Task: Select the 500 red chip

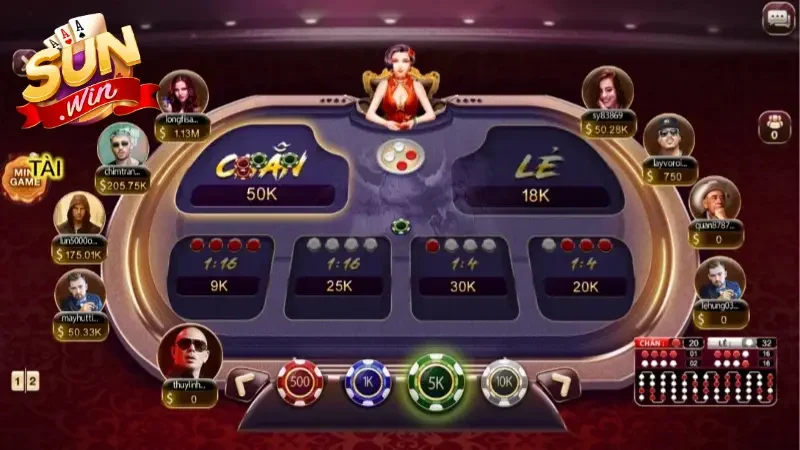Action: pyautogui.click(x=300, y=382)
